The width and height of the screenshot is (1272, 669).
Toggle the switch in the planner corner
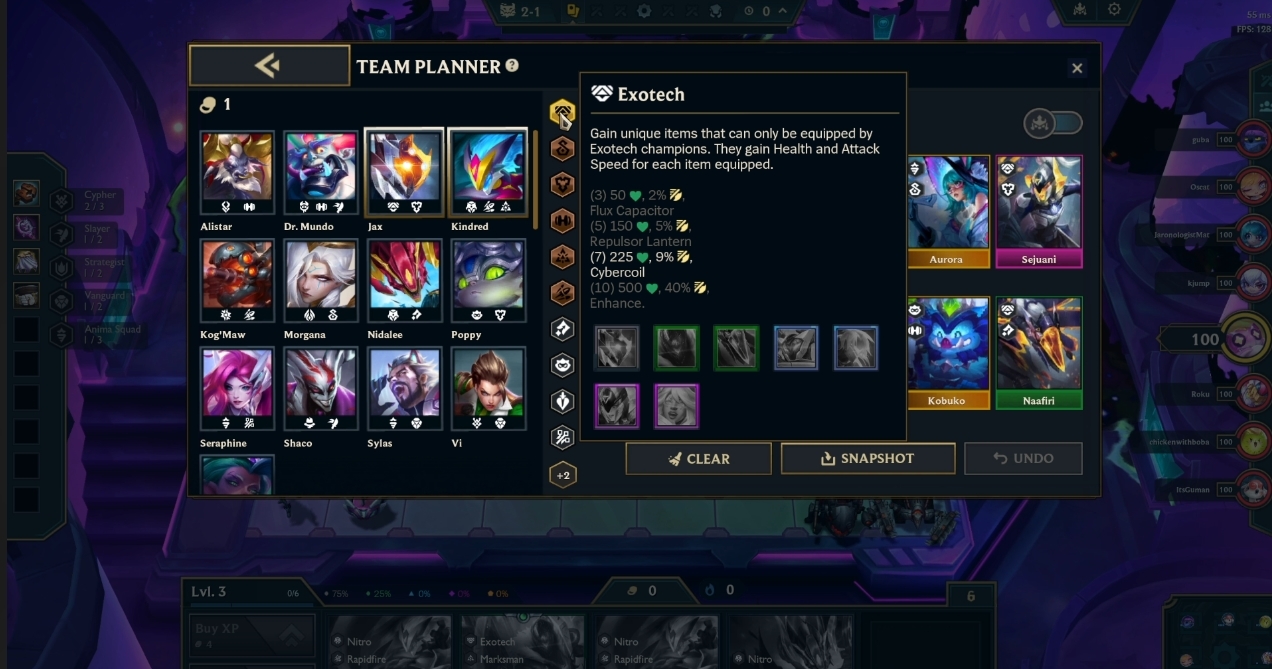tap(1053, 123)
